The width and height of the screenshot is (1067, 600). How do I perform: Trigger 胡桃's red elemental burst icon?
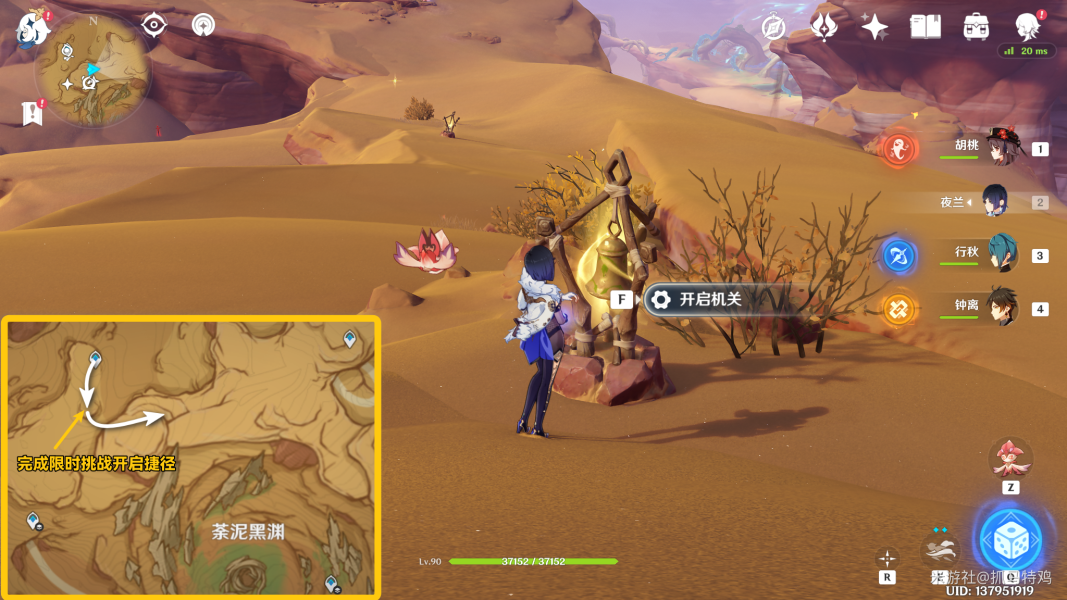pos(899,150)
